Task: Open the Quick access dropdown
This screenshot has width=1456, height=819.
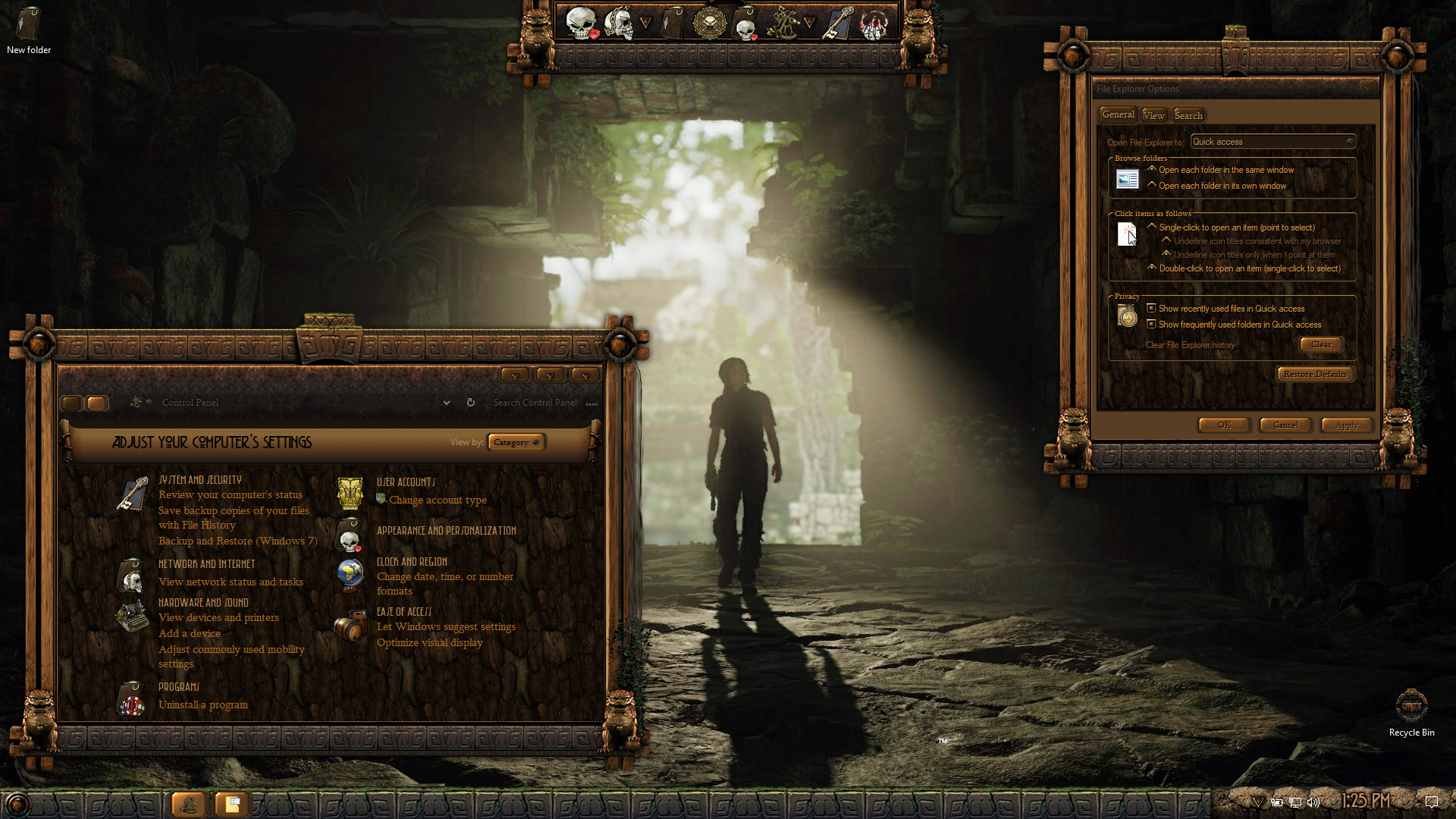Action: 1272,142
